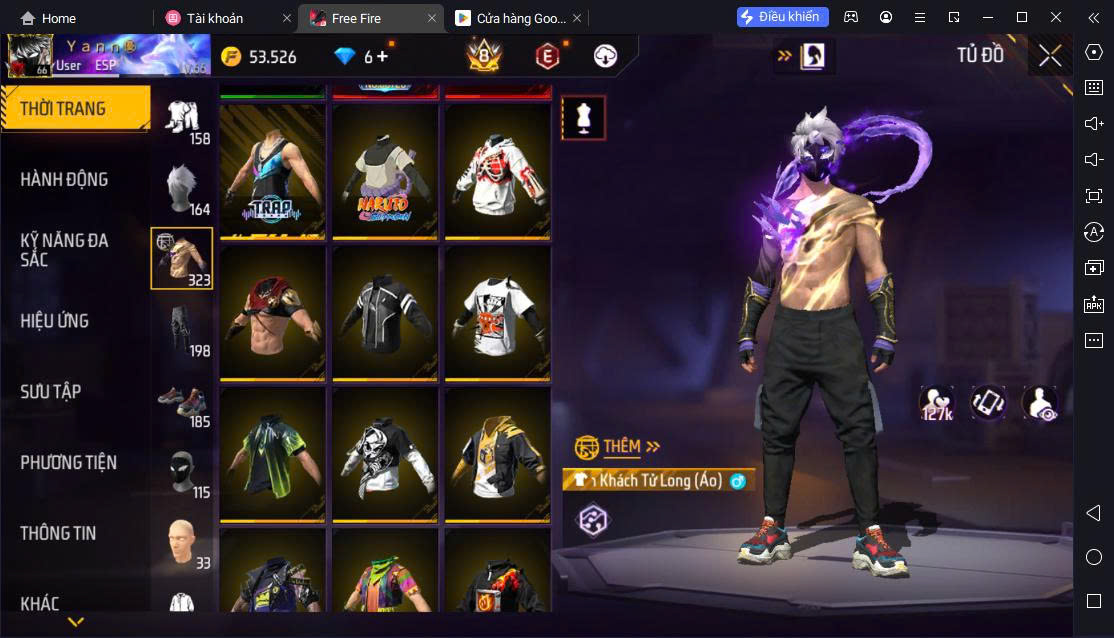The image size is (1114, 638).
Task: Go to the Phương Tiện category
Action: click(68, 463)
